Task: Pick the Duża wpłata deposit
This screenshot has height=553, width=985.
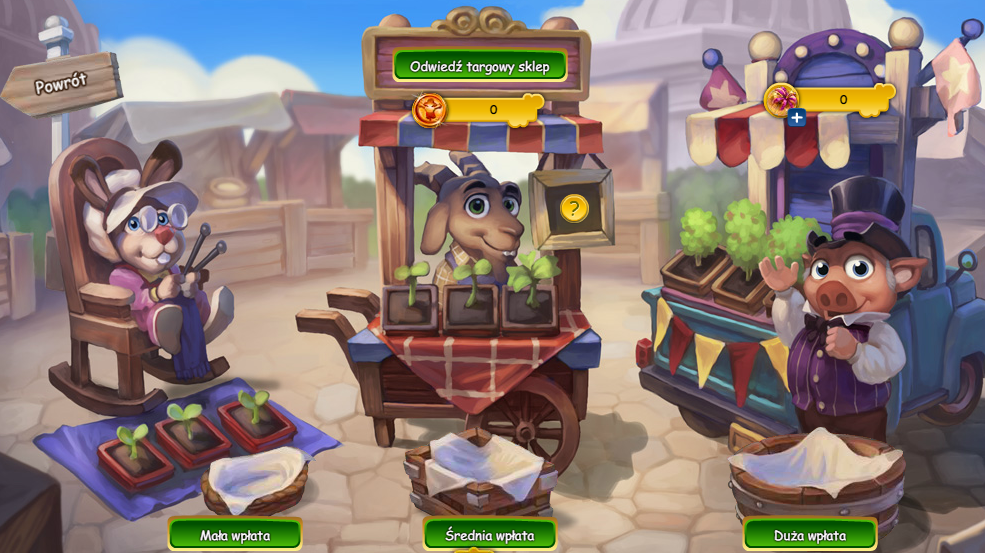Action: (x=810, y=535)
